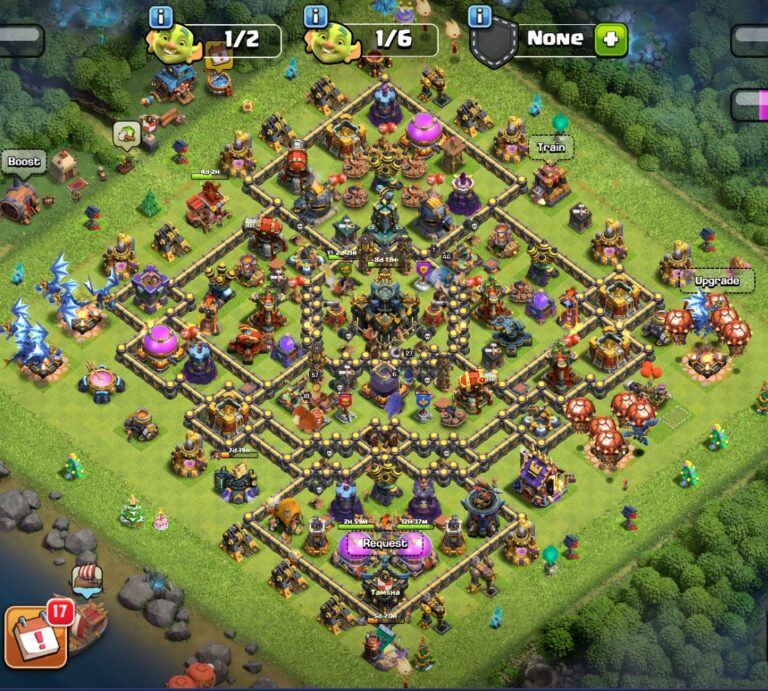Screen dimensions: 768x691
Task: Open the Train troops bubble
Action: tap(551, 147)
